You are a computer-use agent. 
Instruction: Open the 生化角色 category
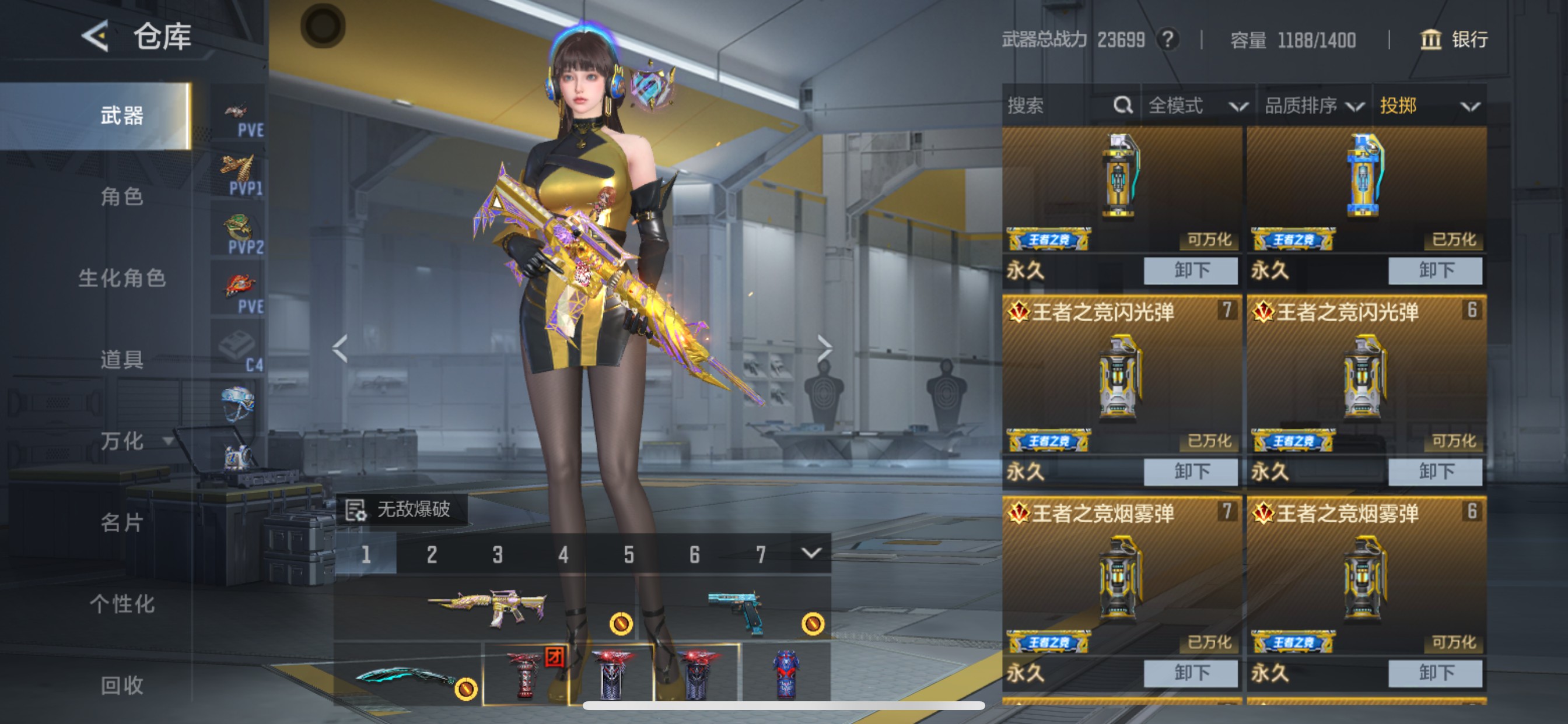tap(122, 278)
